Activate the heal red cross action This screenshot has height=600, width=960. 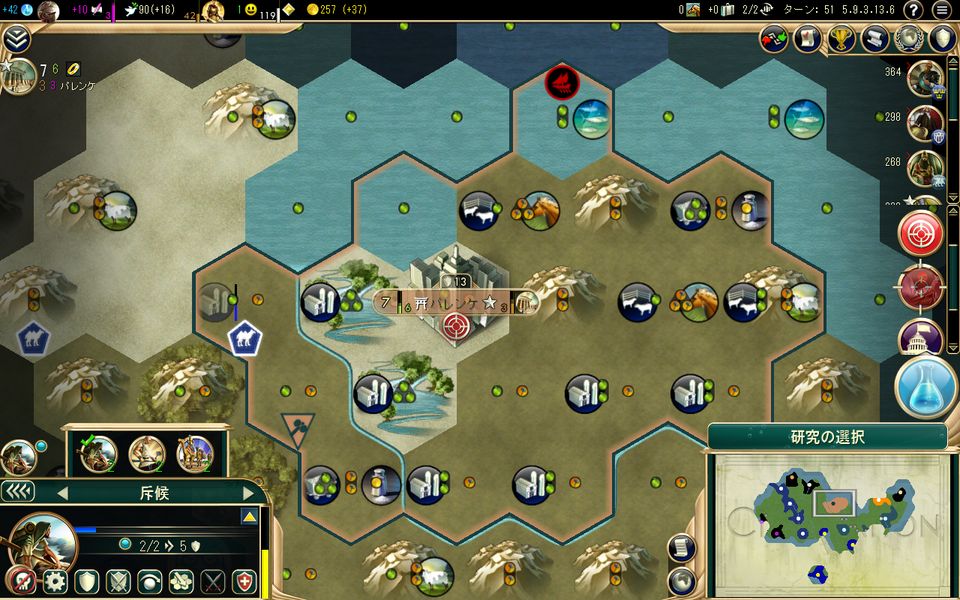pyautogui.click(x=244, y=581)
